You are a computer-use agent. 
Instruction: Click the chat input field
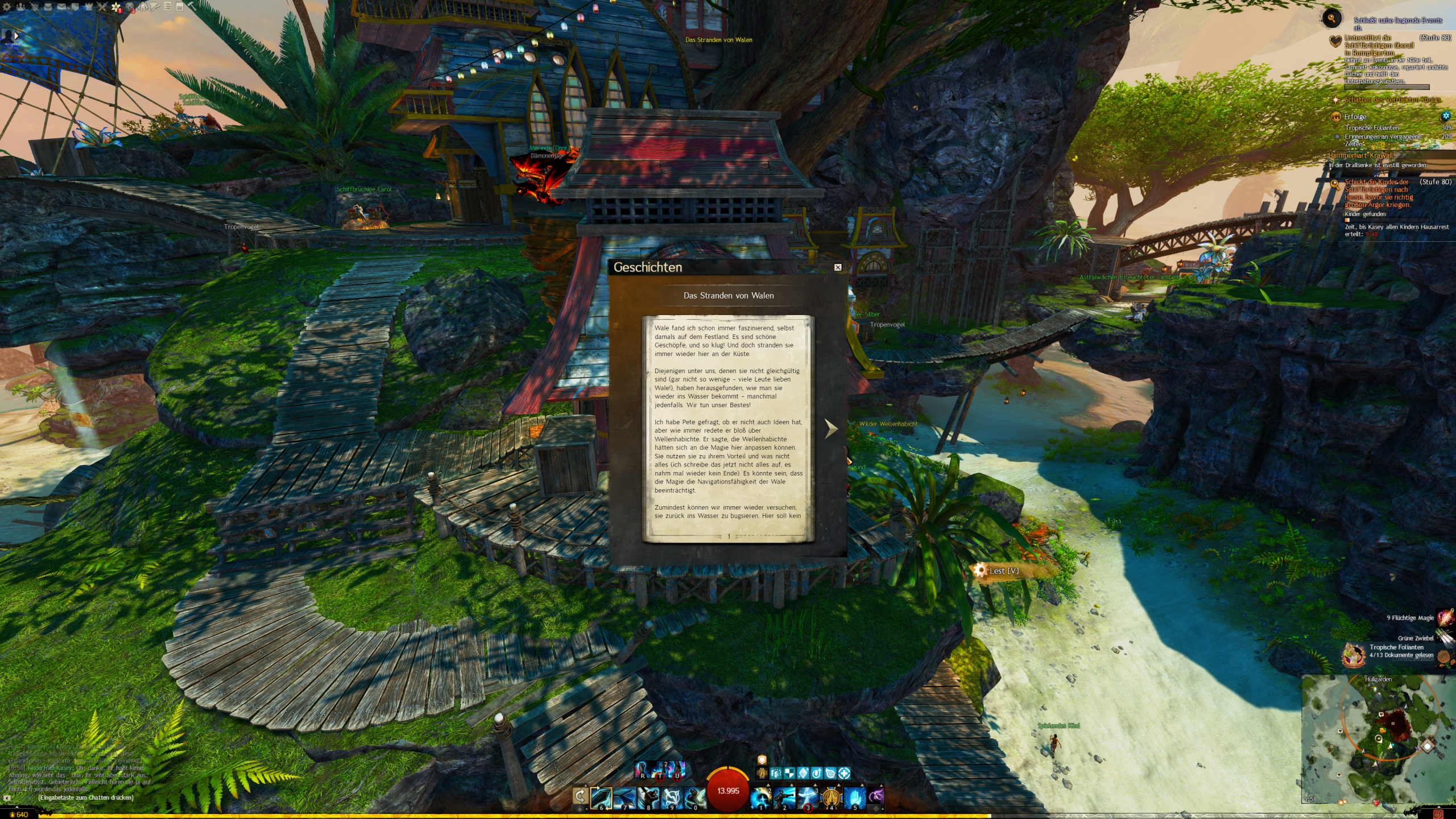tap(85, 797)
